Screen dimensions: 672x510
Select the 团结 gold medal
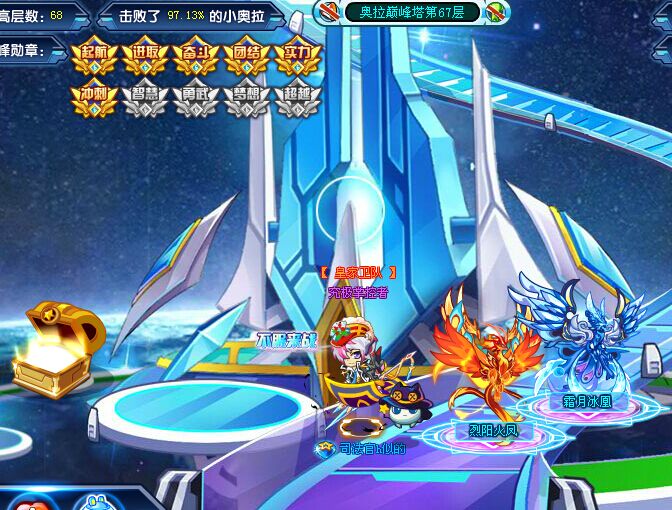[x=247, y=55]
